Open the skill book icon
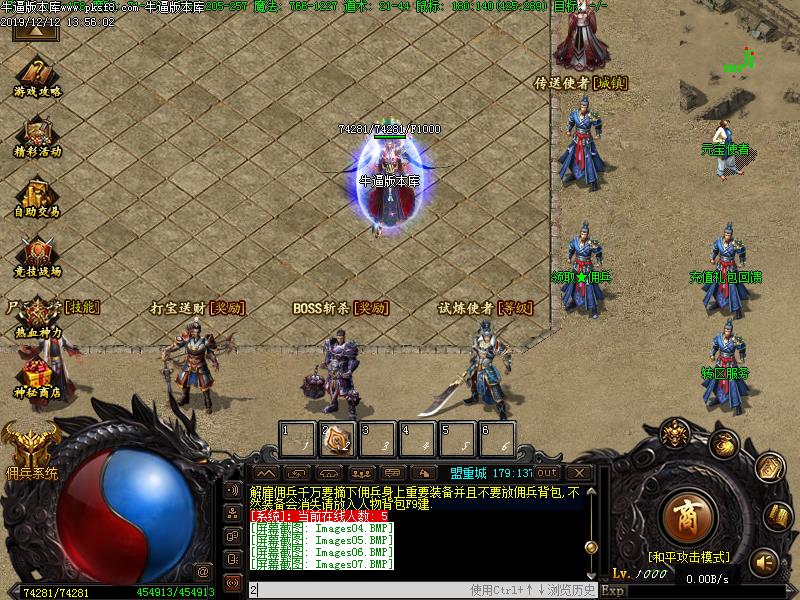 [x=778, y=515]
